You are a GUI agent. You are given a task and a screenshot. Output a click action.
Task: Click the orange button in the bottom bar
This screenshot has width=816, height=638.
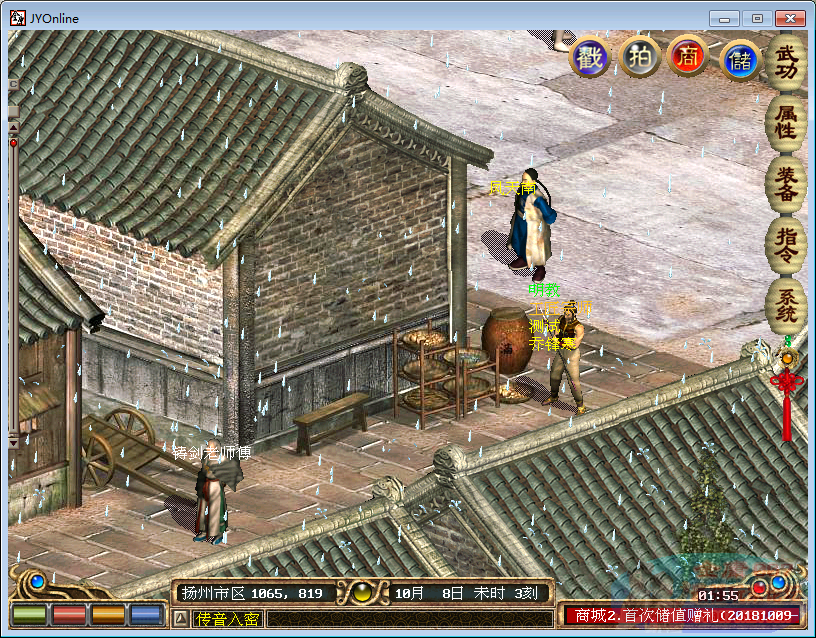click(x=108, y=615)
